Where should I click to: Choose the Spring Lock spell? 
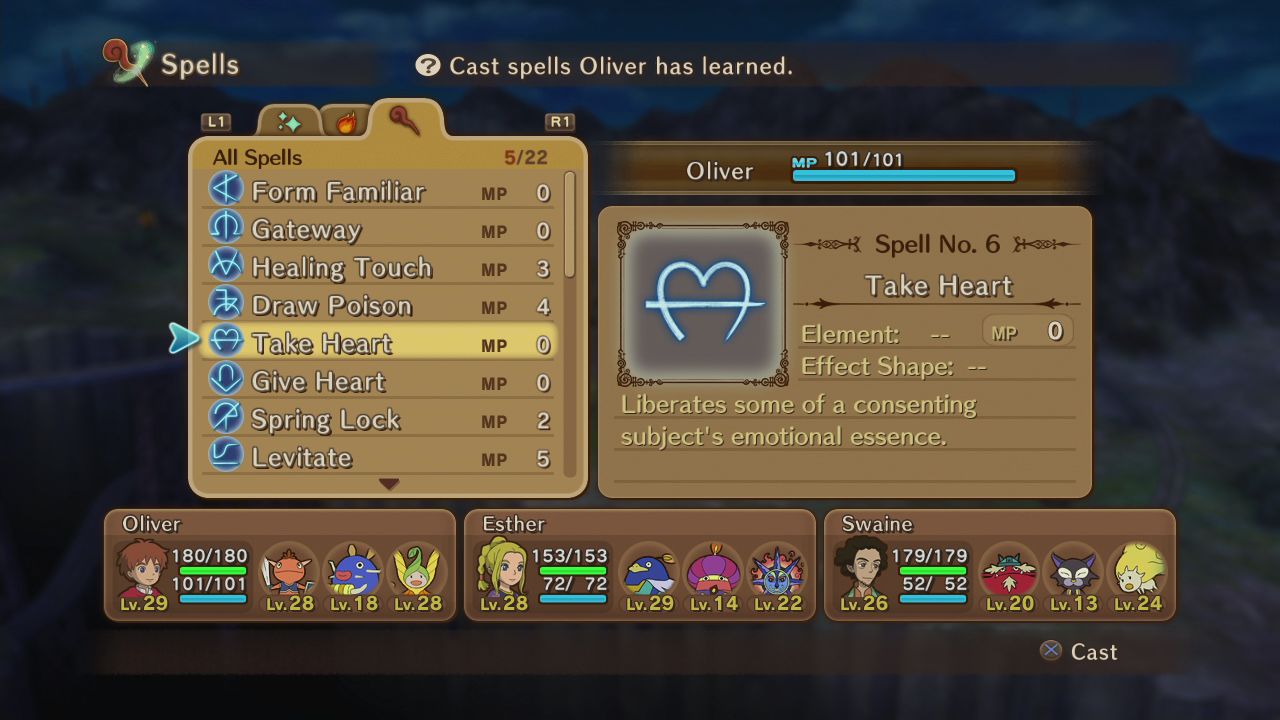coord(325,419)
